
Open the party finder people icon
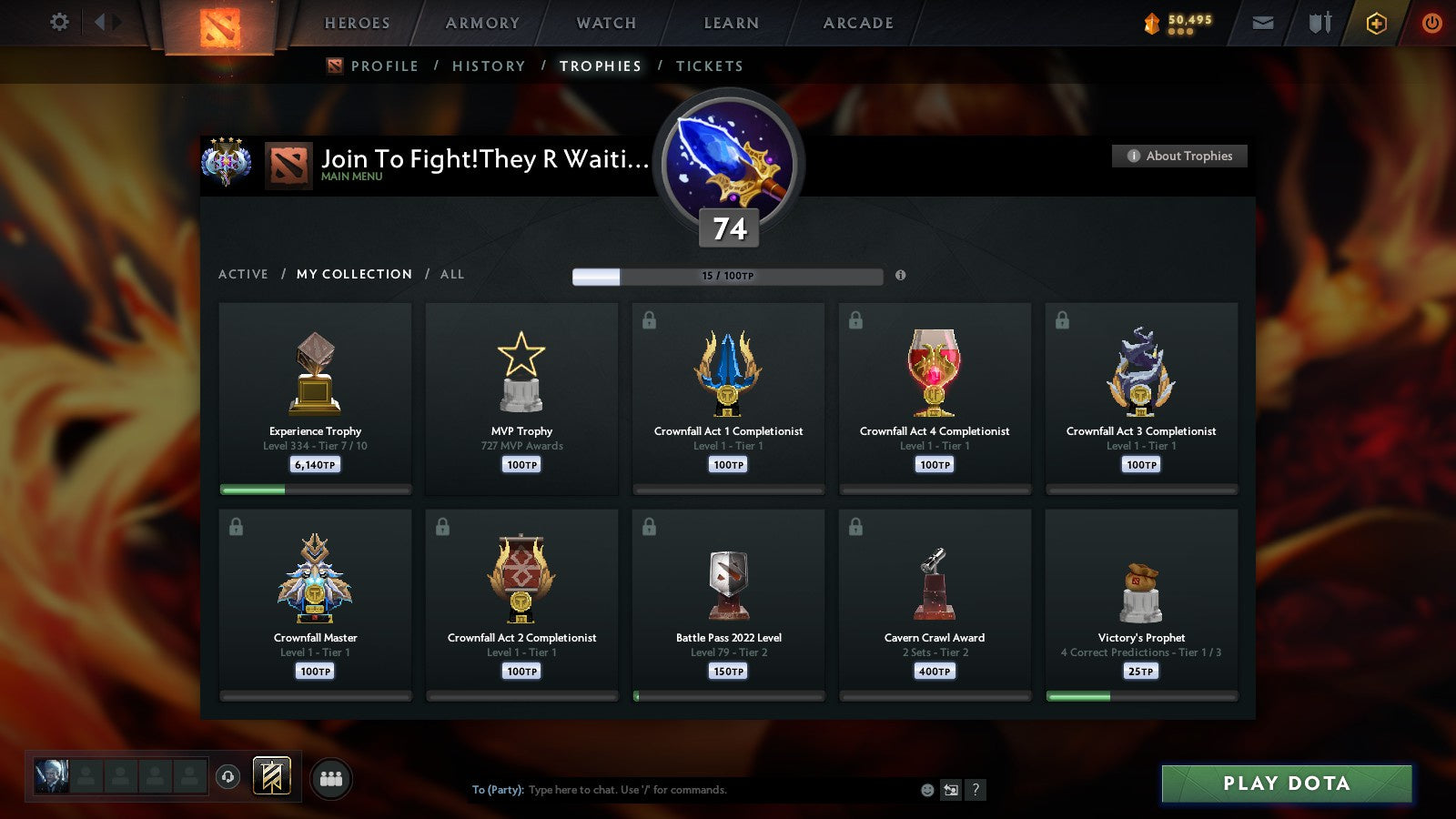coord(331,775)
